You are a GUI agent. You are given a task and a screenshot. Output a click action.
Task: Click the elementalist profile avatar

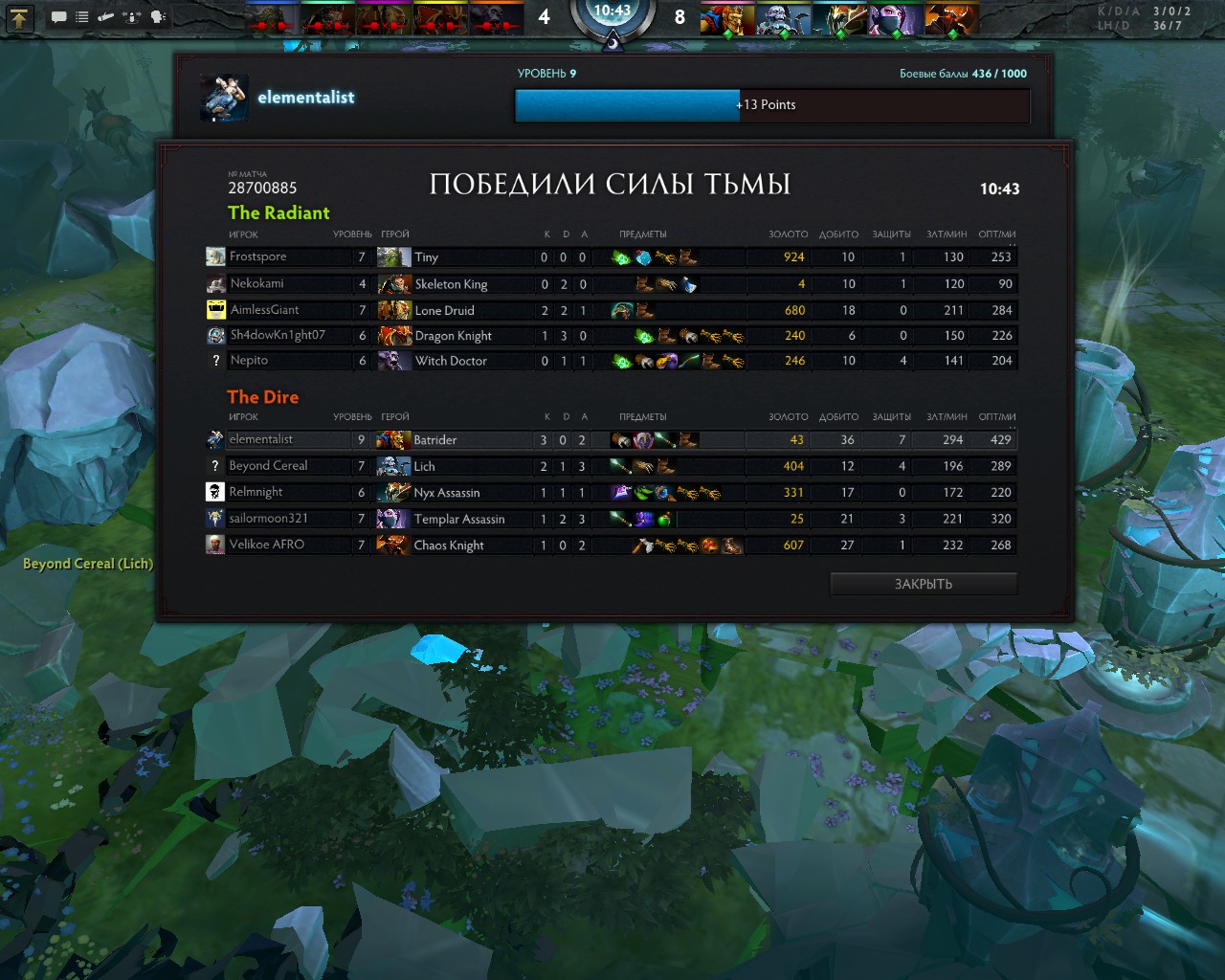click(x=225, y=98)
